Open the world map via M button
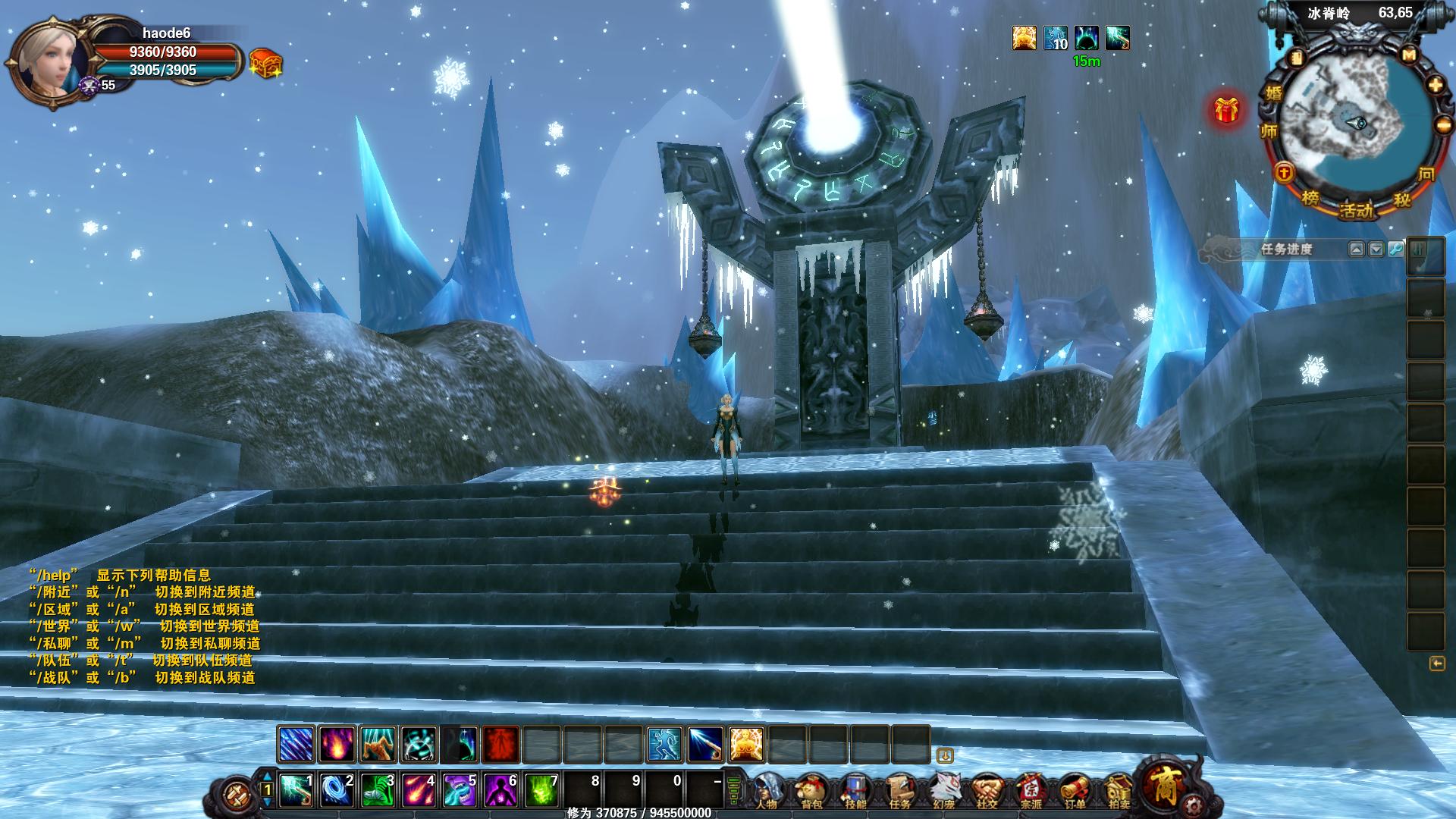 [x=1409, y=55]
